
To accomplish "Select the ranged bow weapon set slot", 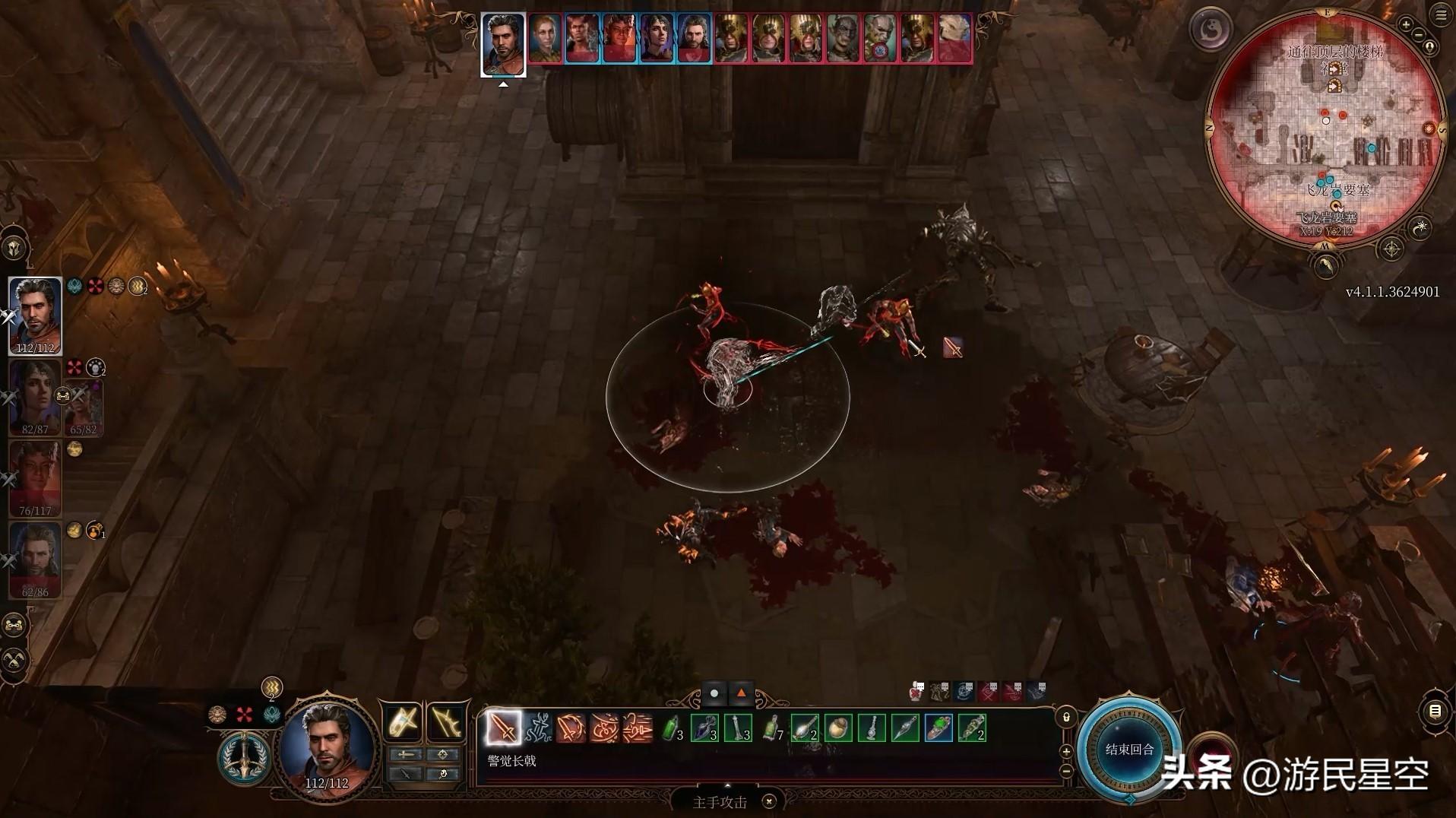I will pos(447,722).
